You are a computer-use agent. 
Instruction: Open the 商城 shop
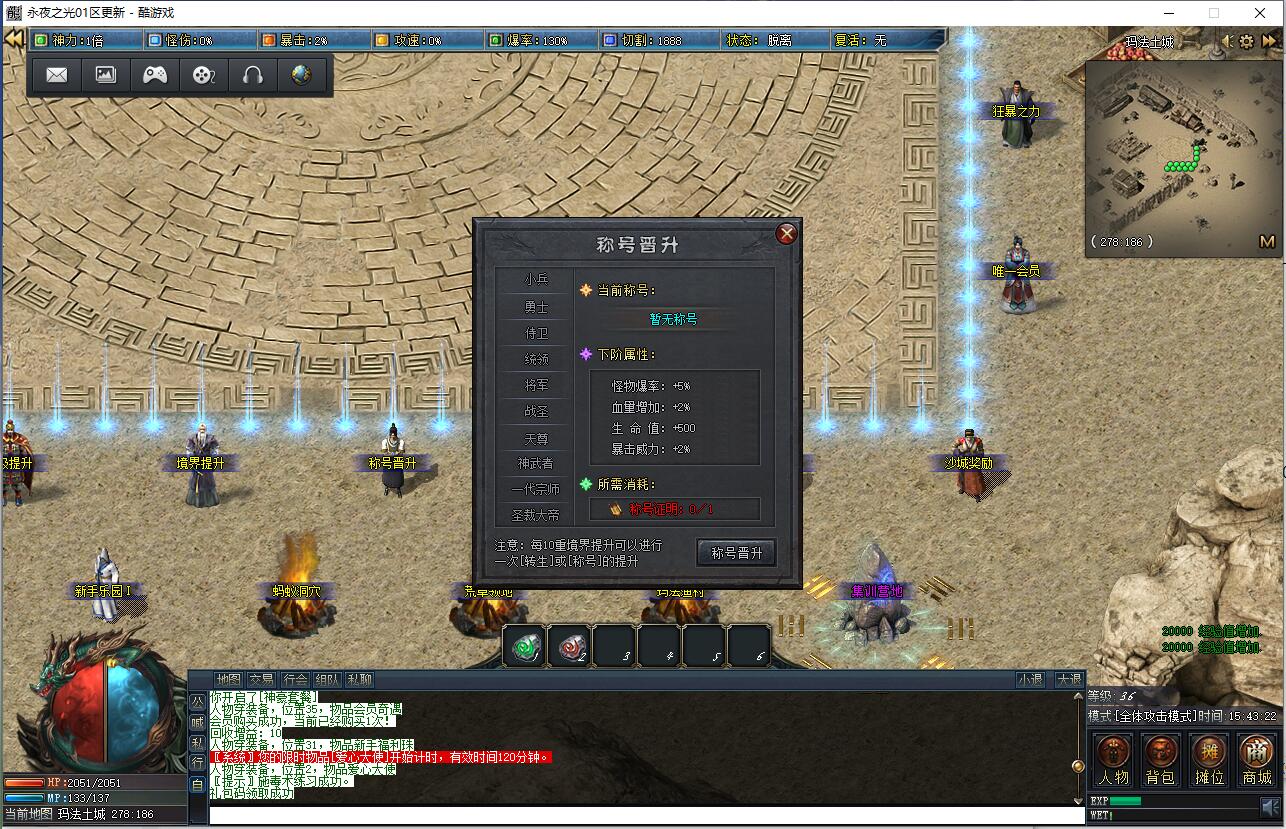pos(1256,758)
